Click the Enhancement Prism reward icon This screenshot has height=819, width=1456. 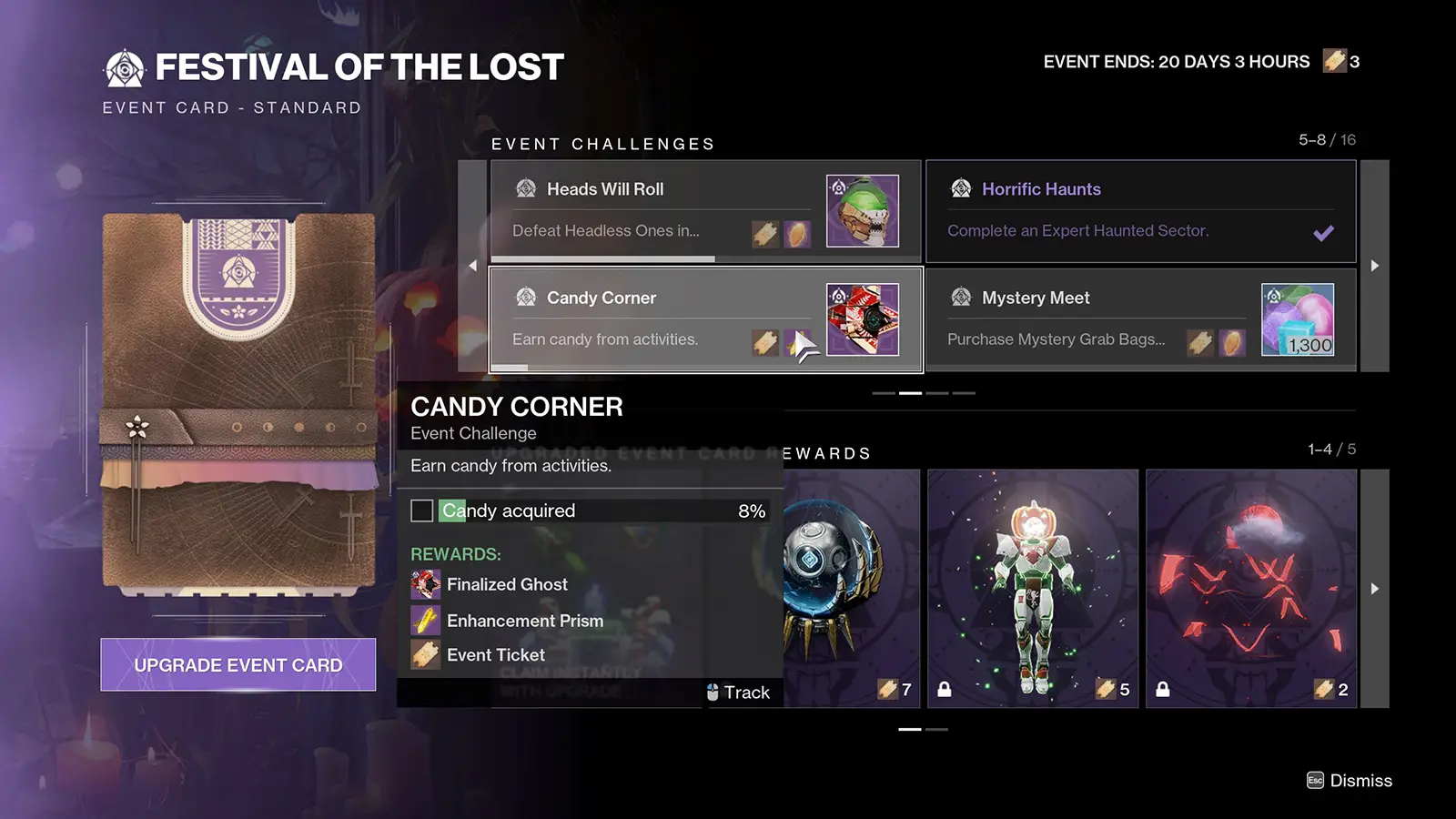424,620
